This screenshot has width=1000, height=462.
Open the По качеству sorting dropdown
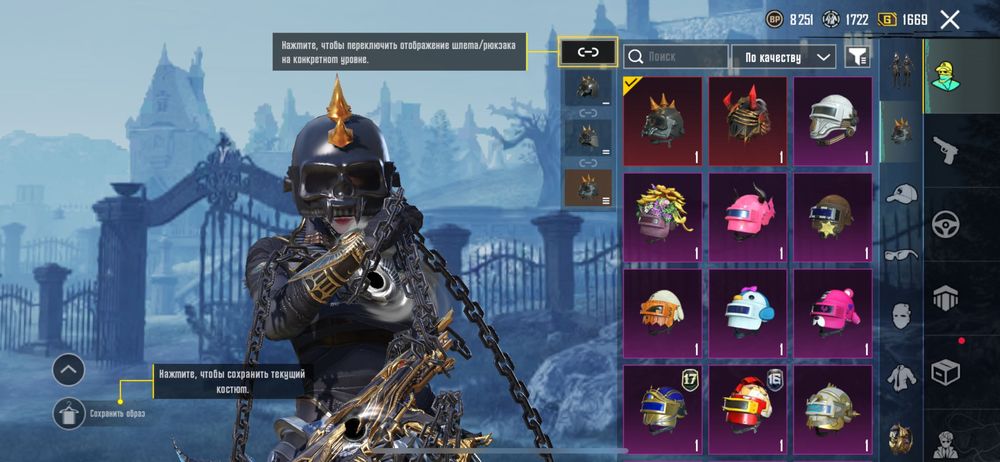click(784, 57)
